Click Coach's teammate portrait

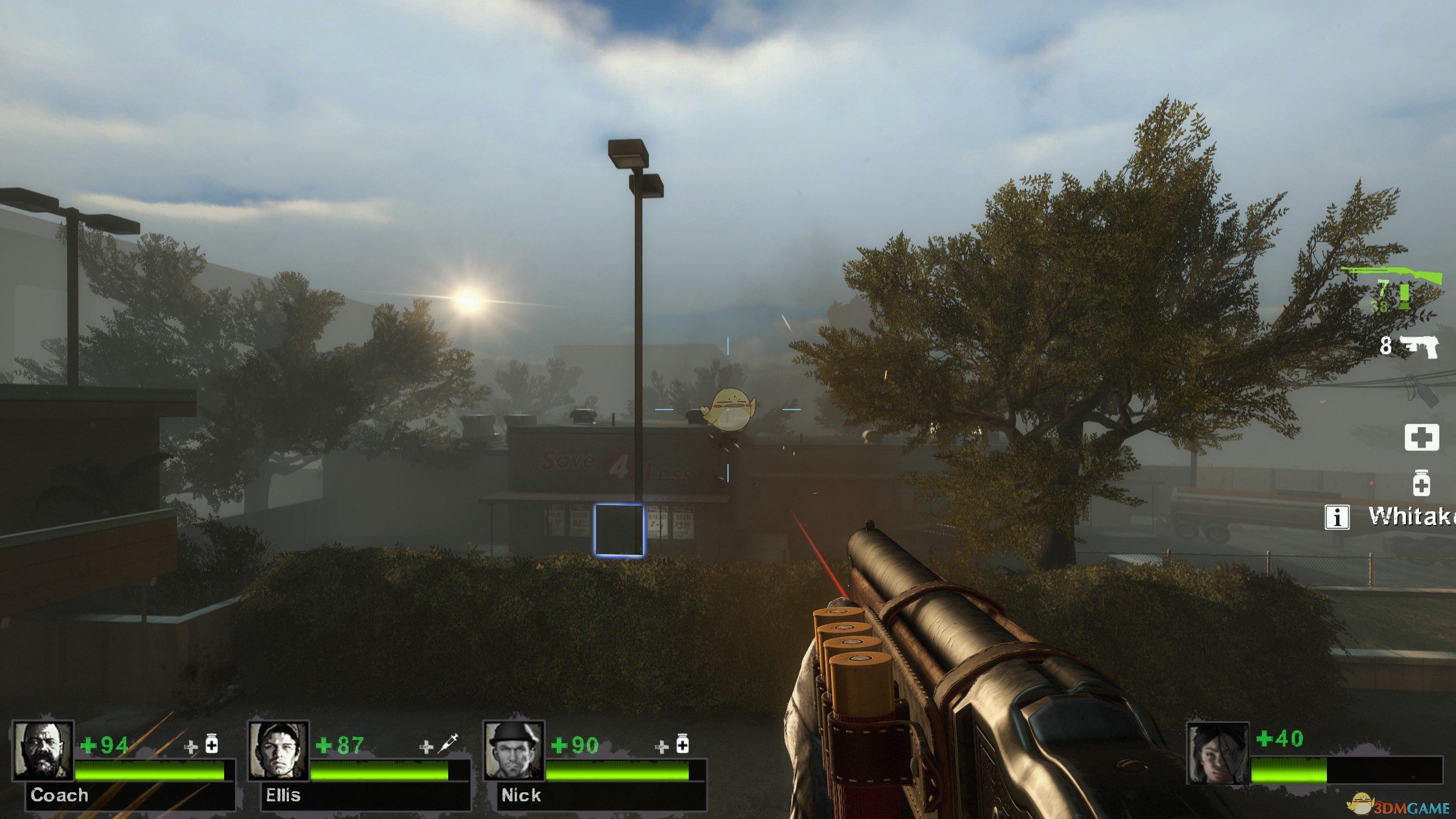[43, 750]
